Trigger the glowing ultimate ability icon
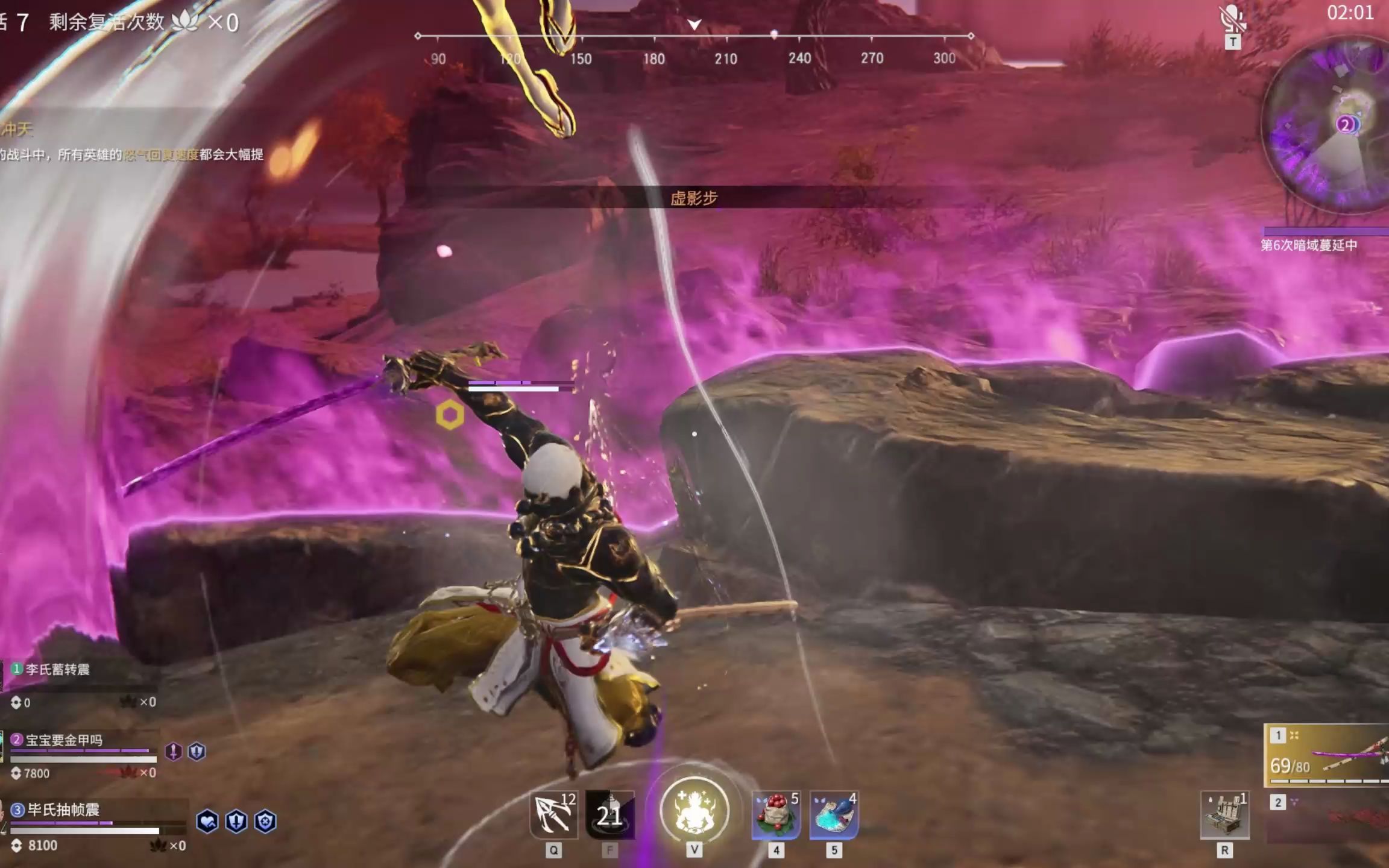Image resolution: width=1389 pixels, height=868 pixels. coord(694,811)
